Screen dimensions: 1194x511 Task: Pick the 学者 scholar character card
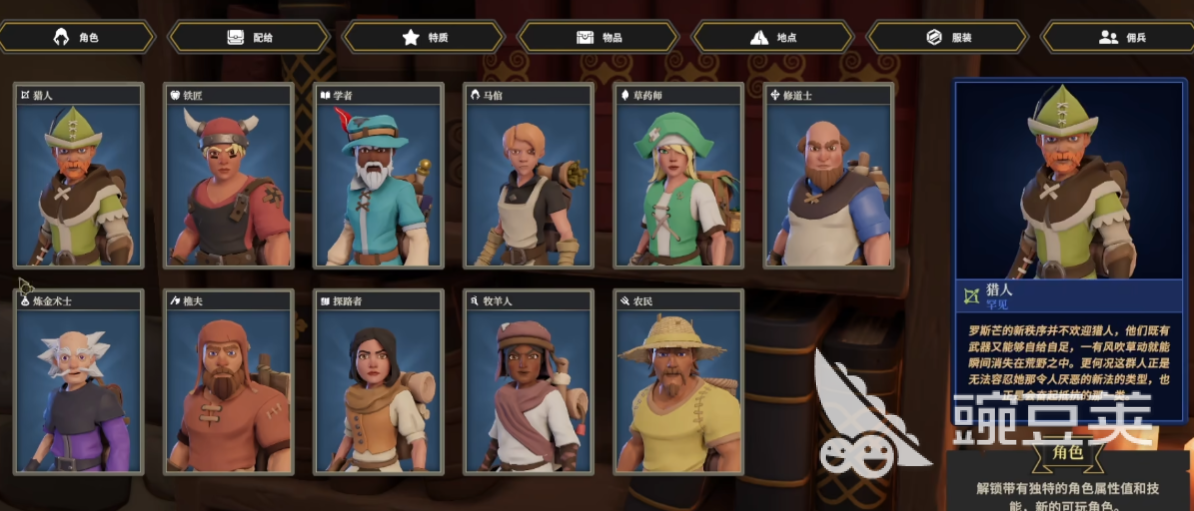379,177
